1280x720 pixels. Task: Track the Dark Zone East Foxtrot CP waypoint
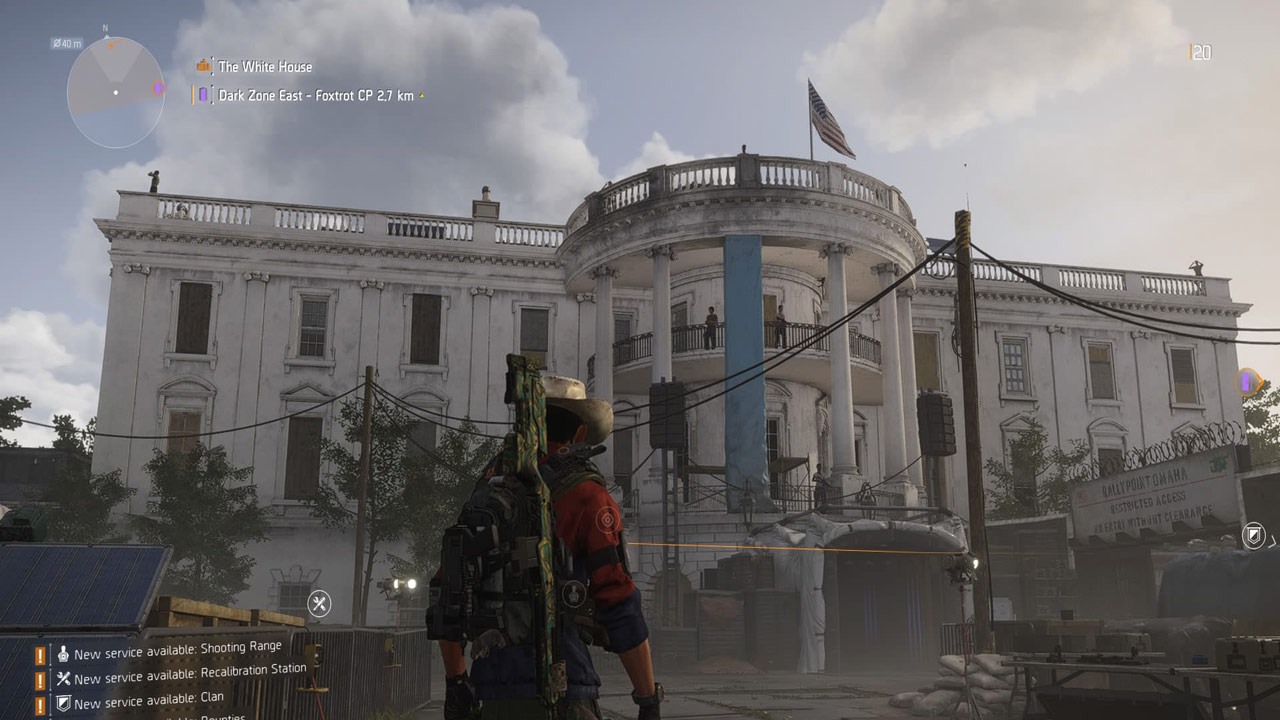coord(316,96)
